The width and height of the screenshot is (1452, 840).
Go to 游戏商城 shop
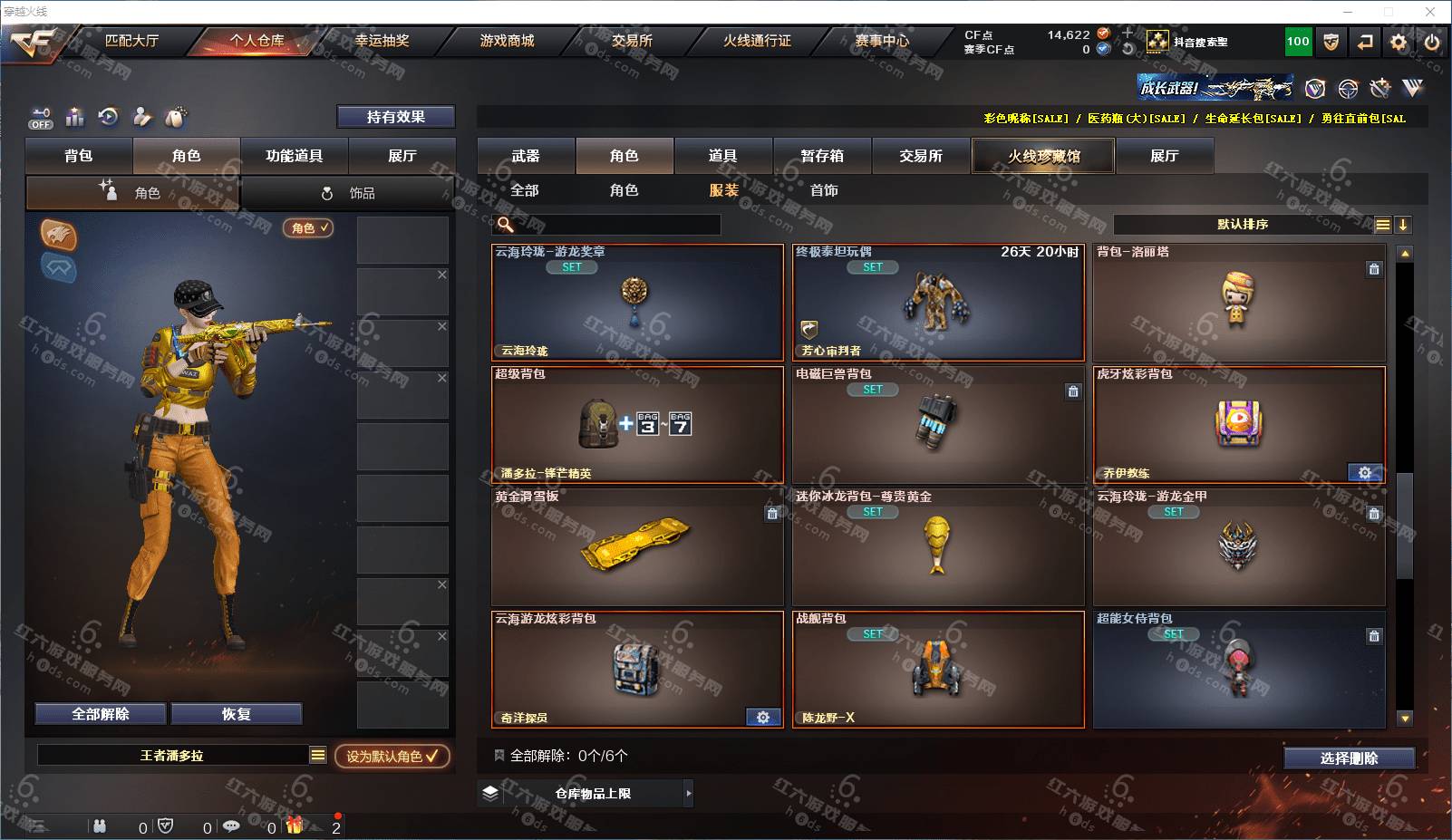(507, 41)
